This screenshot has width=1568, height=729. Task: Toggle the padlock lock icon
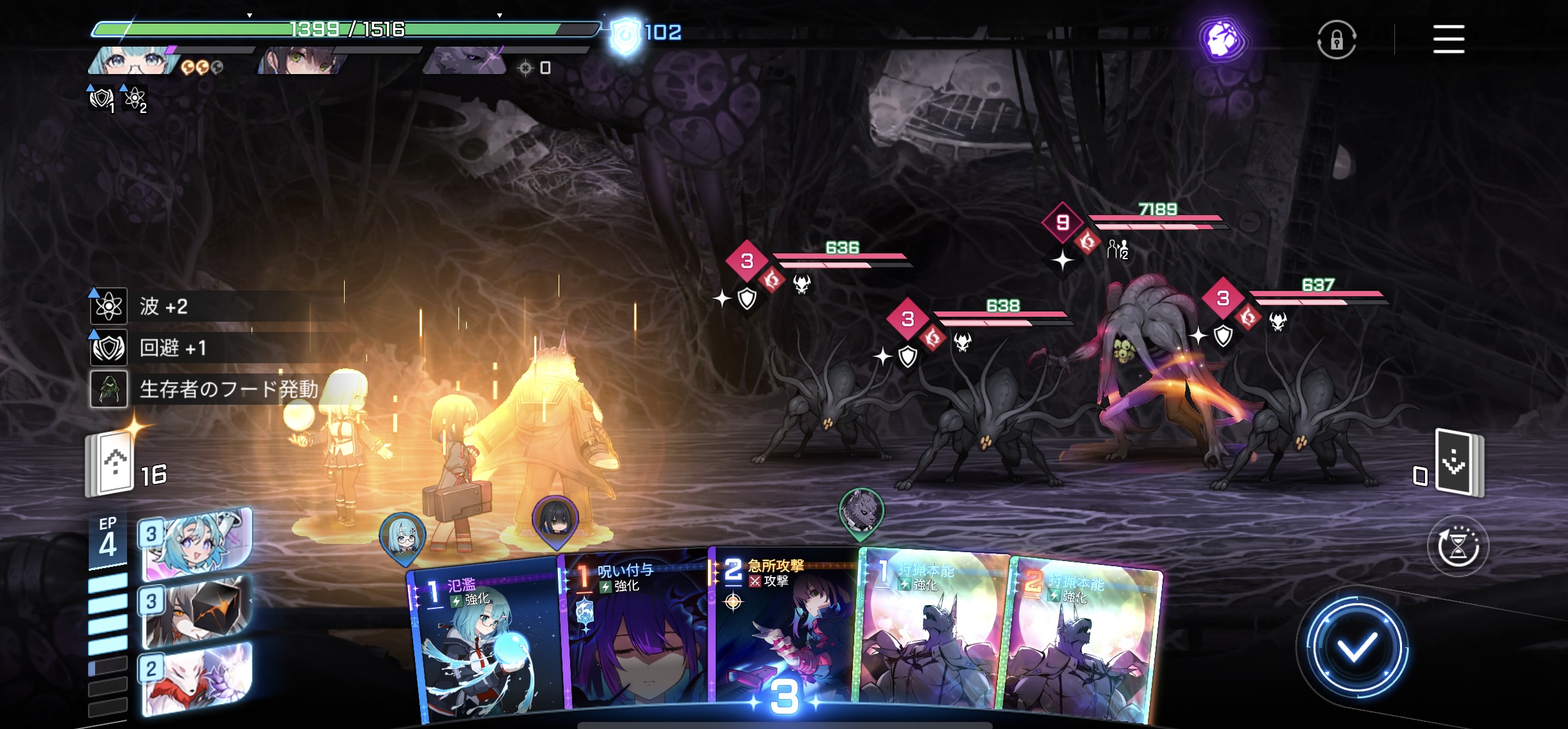coord(1336,40)
